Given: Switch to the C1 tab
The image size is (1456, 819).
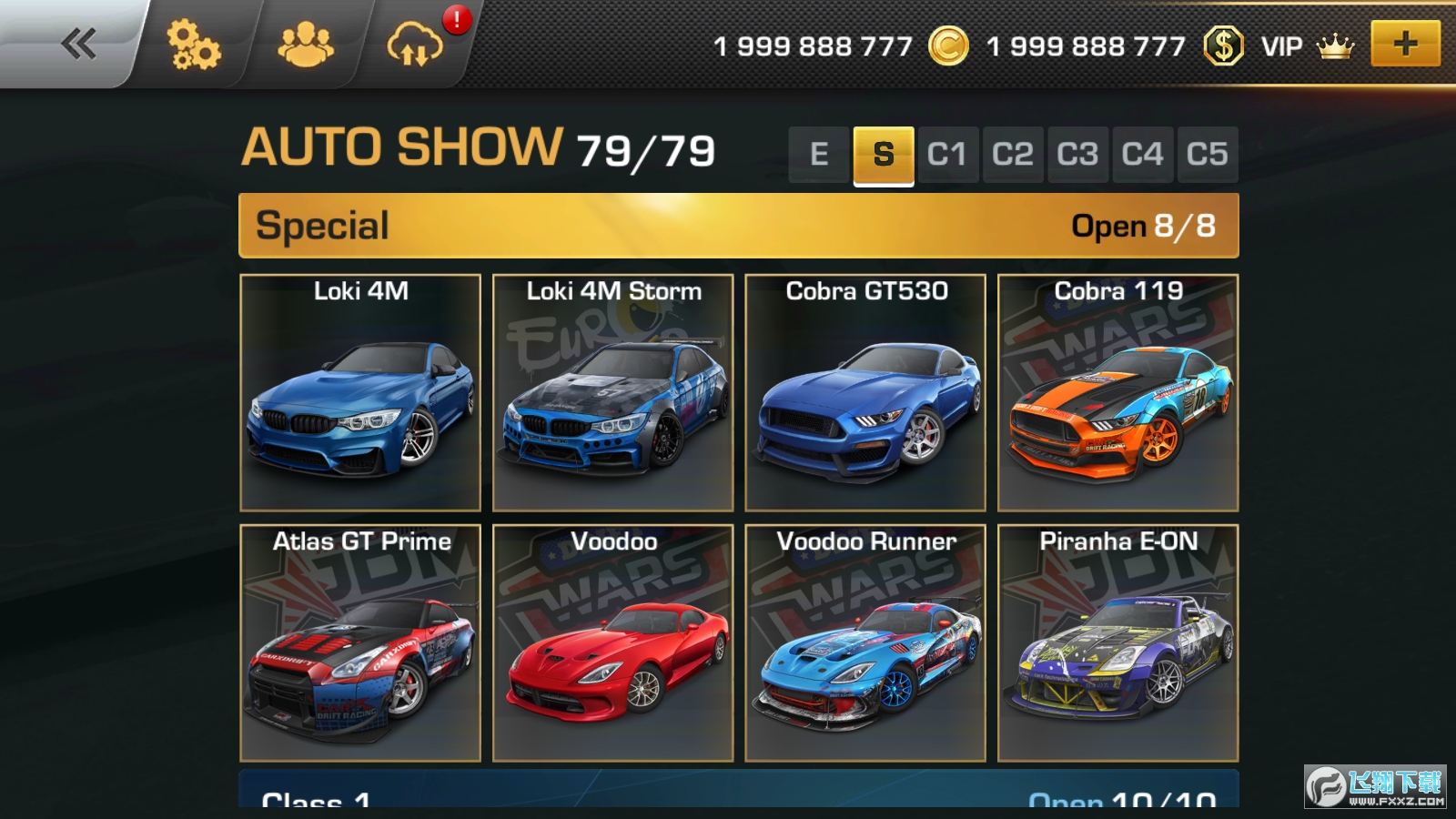Looking at the screenshot, I should pyautogui.click(x=947, y=155).
